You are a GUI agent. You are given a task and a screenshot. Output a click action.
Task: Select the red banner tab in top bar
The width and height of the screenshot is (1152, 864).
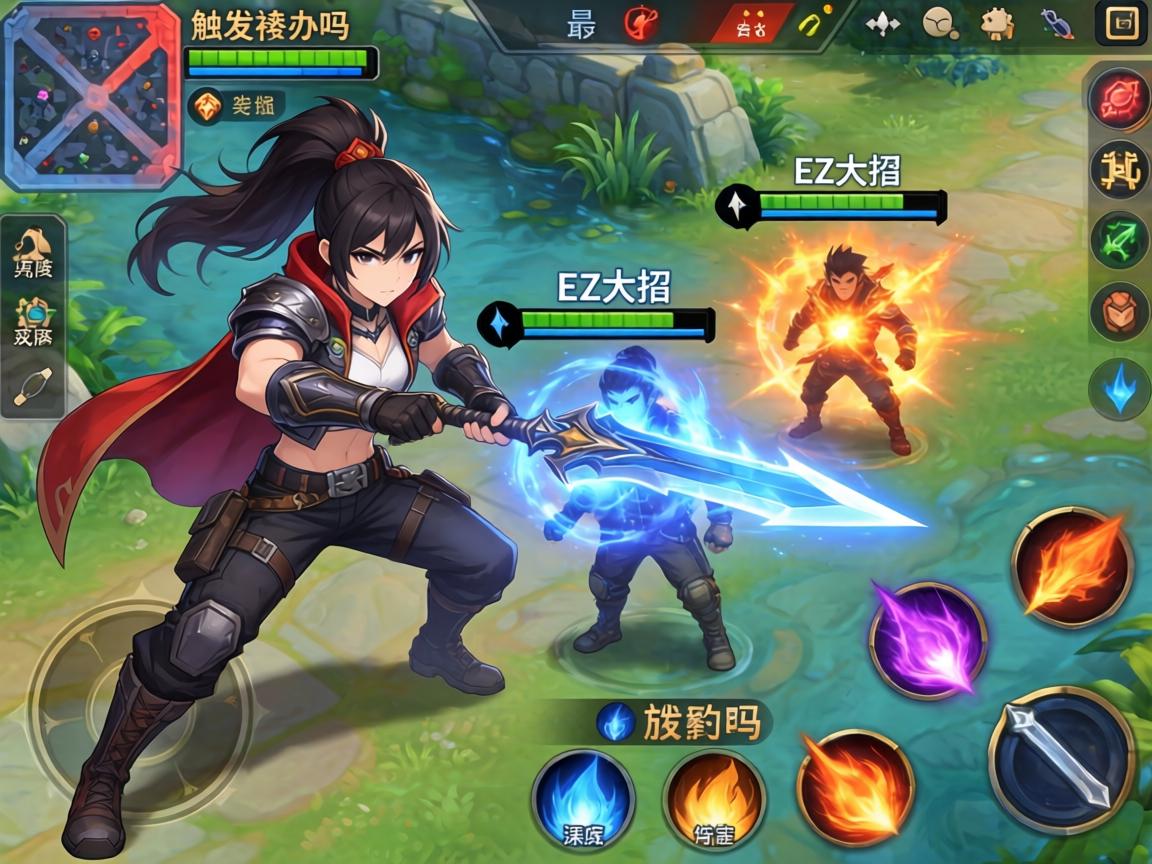pyautogui.click(x=750, y=24)
